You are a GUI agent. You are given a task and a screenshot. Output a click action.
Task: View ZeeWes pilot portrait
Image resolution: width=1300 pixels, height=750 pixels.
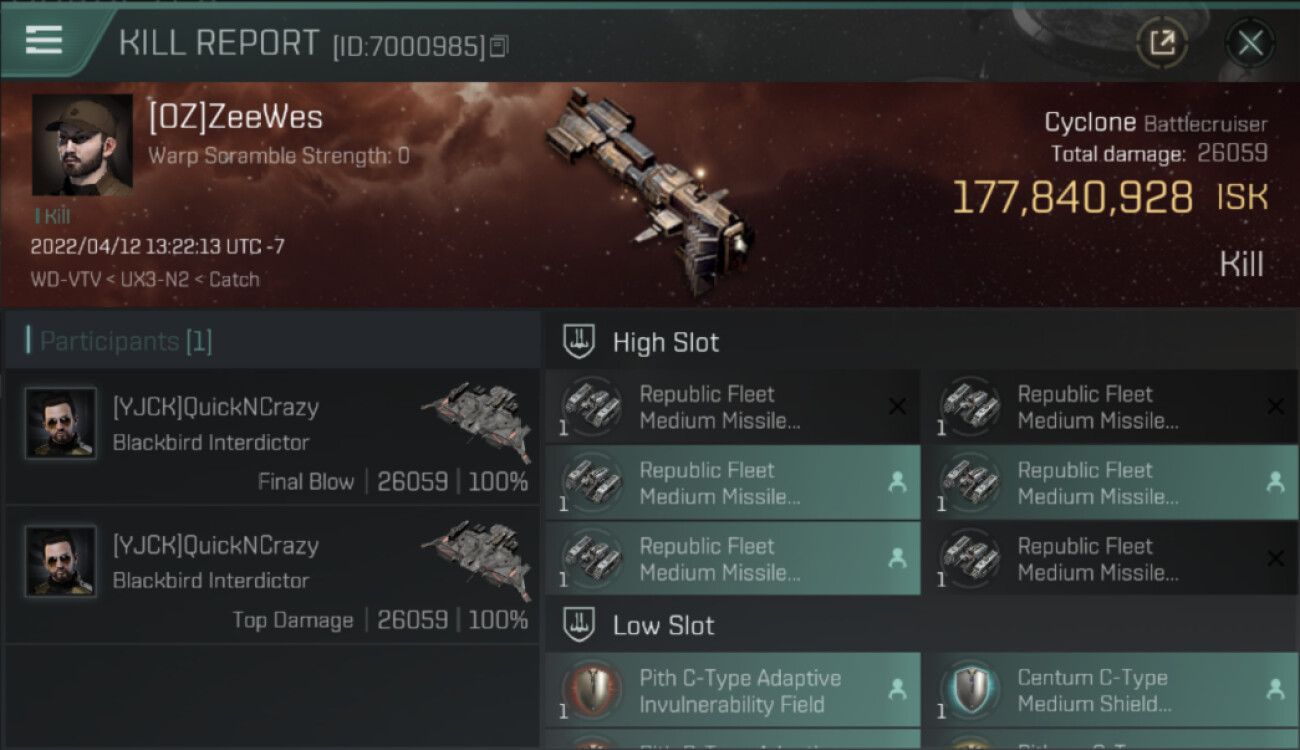click(82, 145)
